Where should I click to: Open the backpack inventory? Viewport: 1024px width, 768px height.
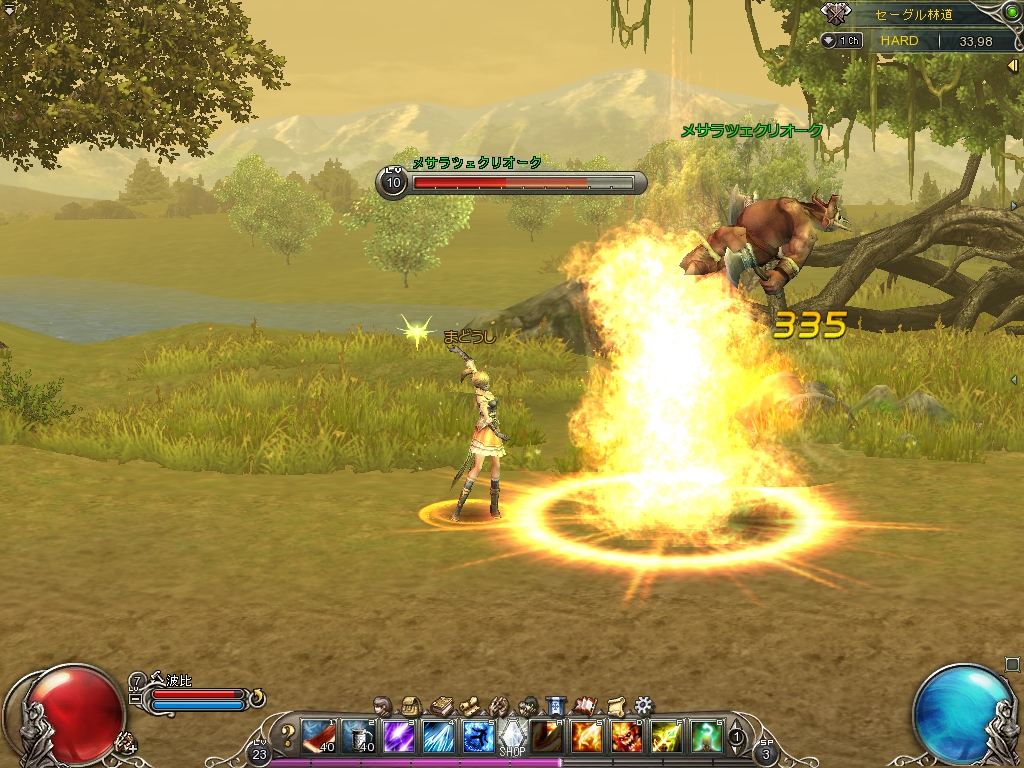tap(410, 706)
